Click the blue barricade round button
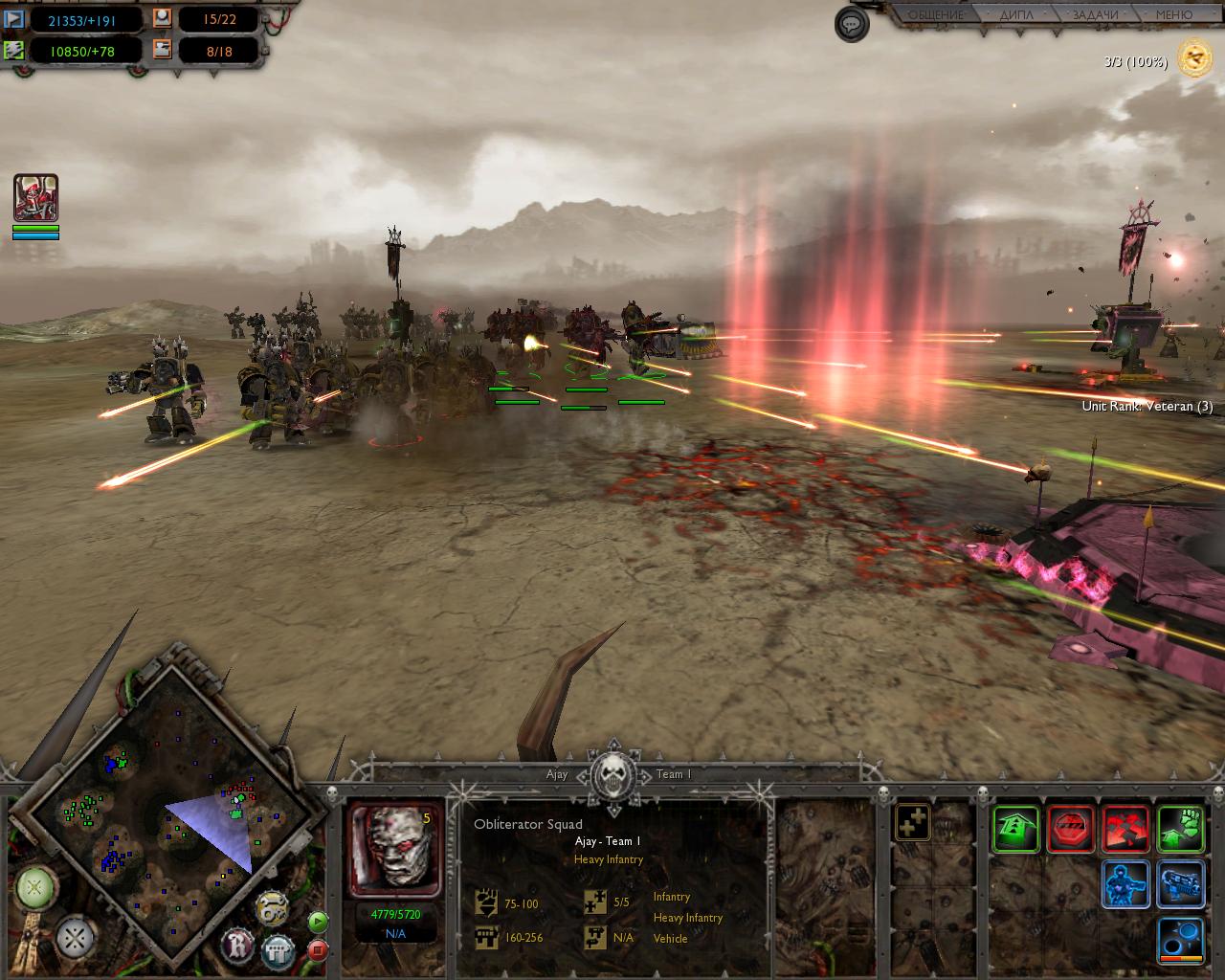The image size is (1225, 980). pos(278,951)
